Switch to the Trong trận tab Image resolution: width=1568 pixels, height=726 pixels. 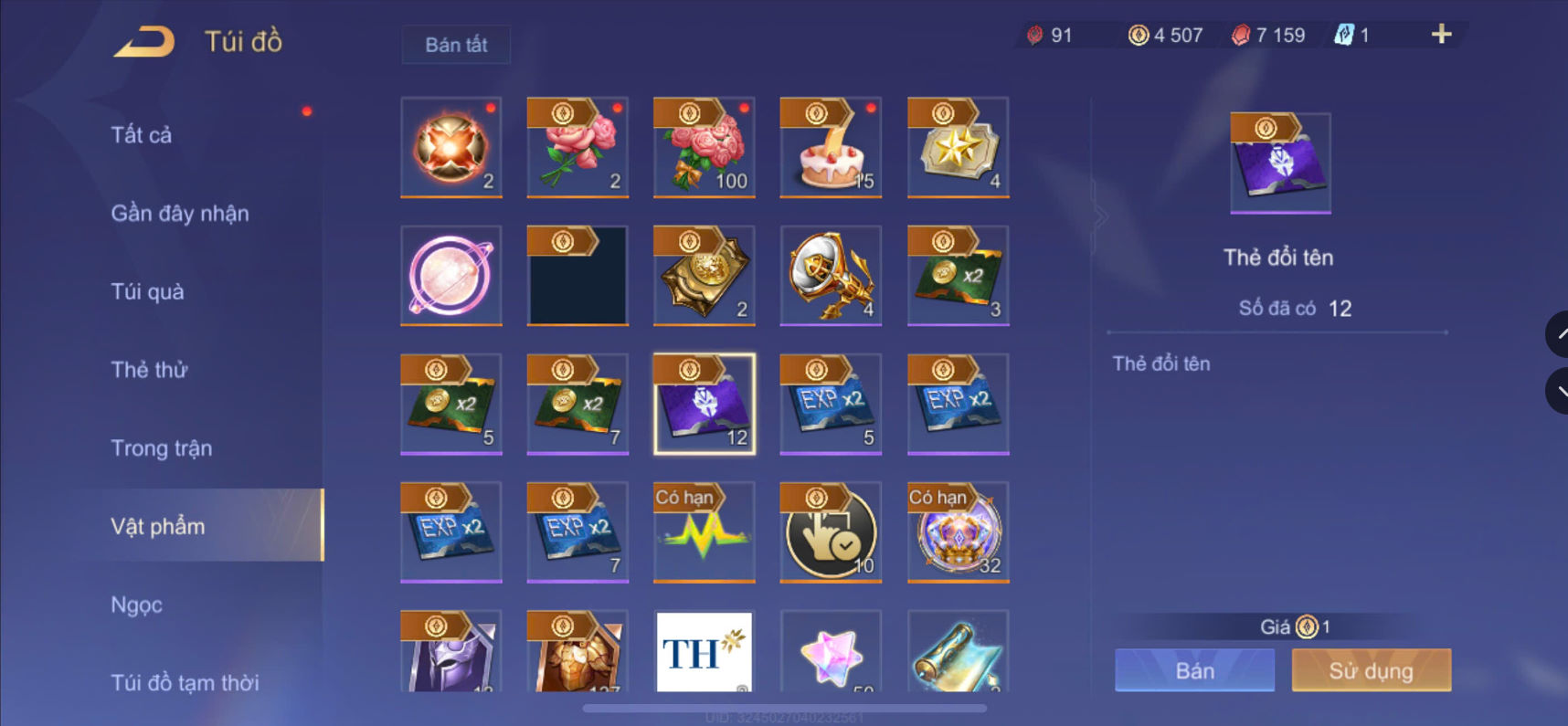[160, 447]
